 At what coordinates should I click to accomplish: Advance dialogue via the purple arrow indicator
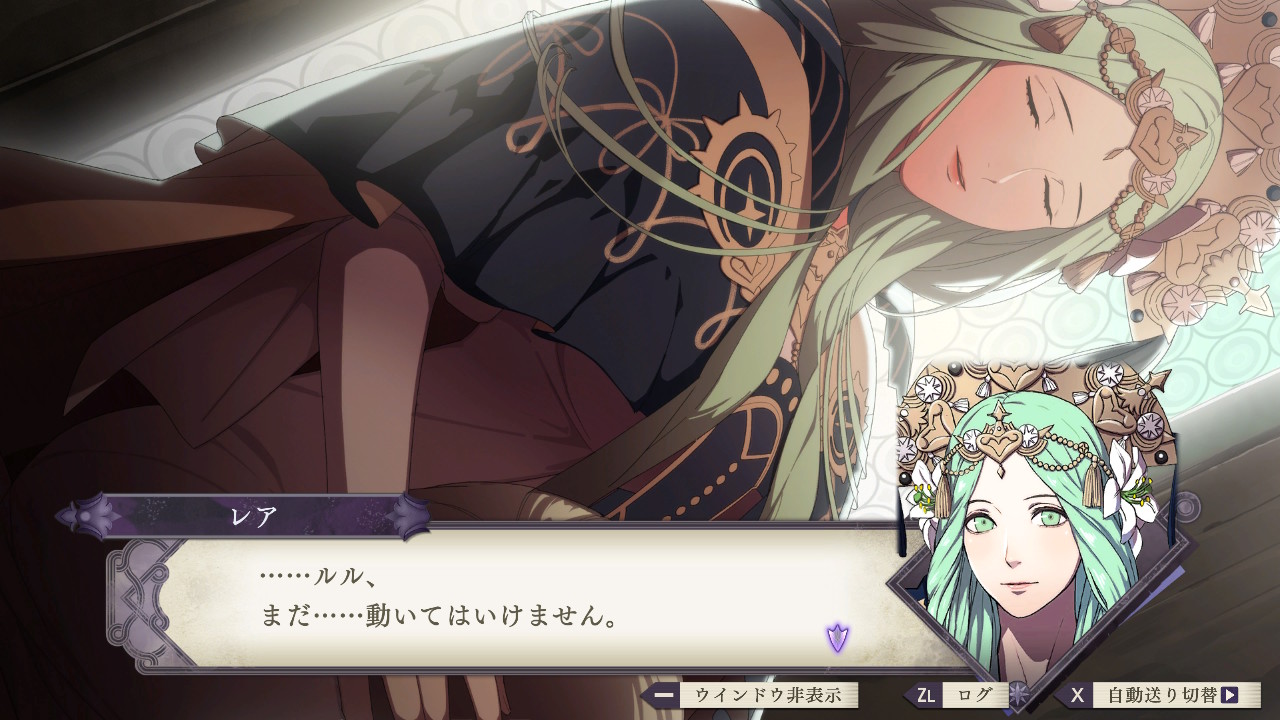coord(837,636)
